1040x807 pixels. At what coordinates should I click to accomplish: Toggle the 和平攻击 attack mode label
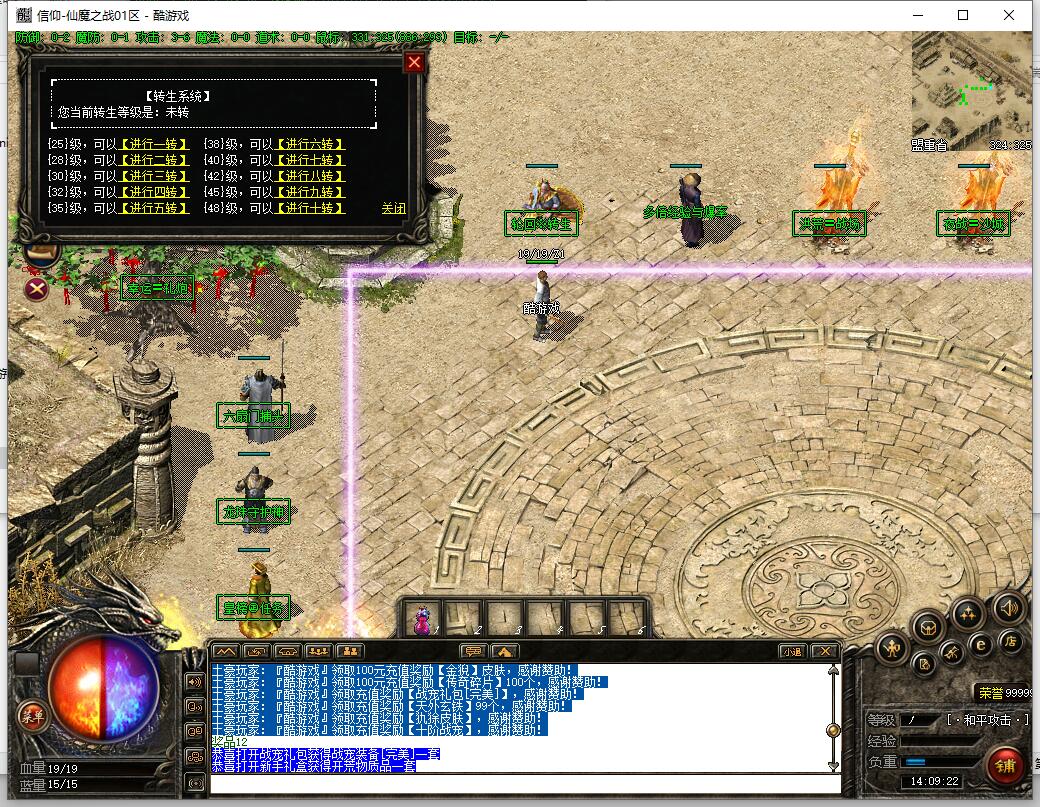[987, 720]
